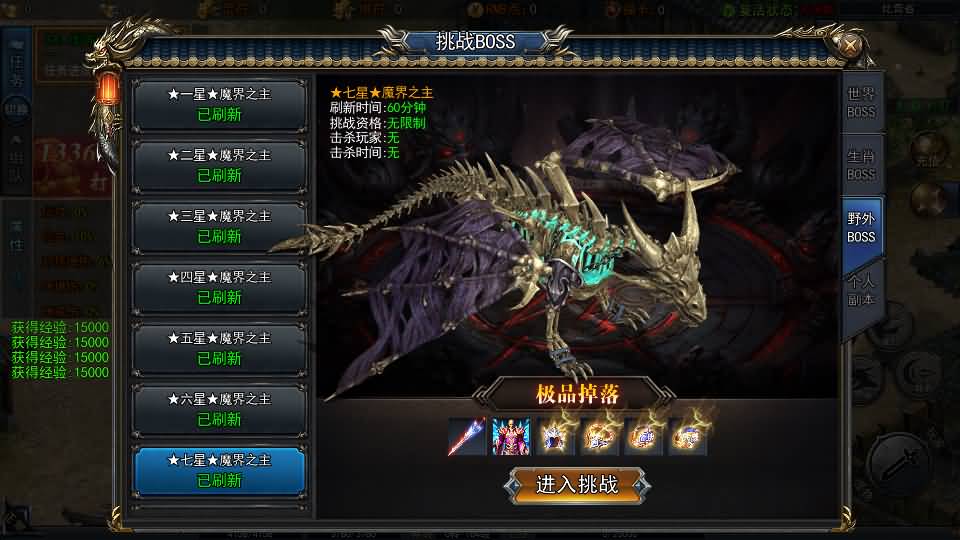Choose the ★三星★魔界之主 boss entry
This screenshot has width=960, height=540.
coord(220,226)
